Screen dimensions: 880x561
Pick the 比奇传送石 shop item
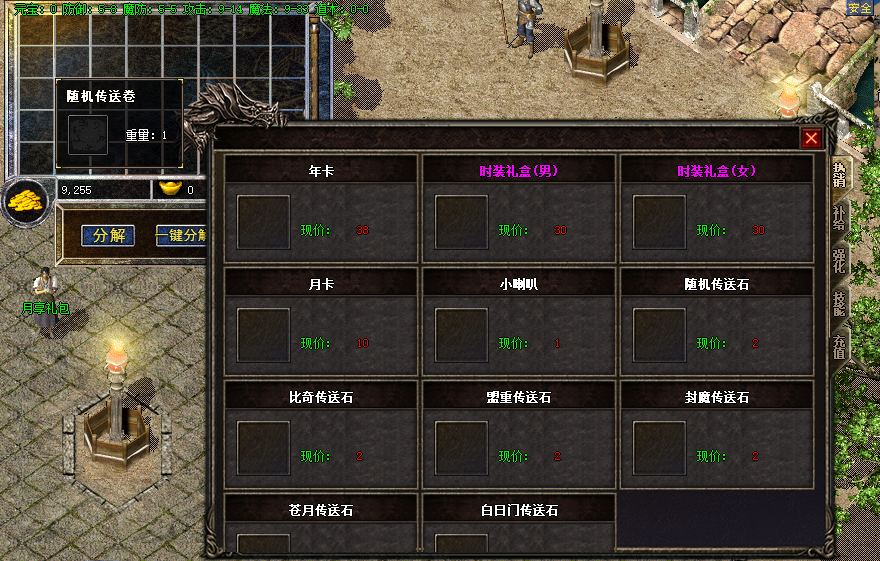coord(264,448)
